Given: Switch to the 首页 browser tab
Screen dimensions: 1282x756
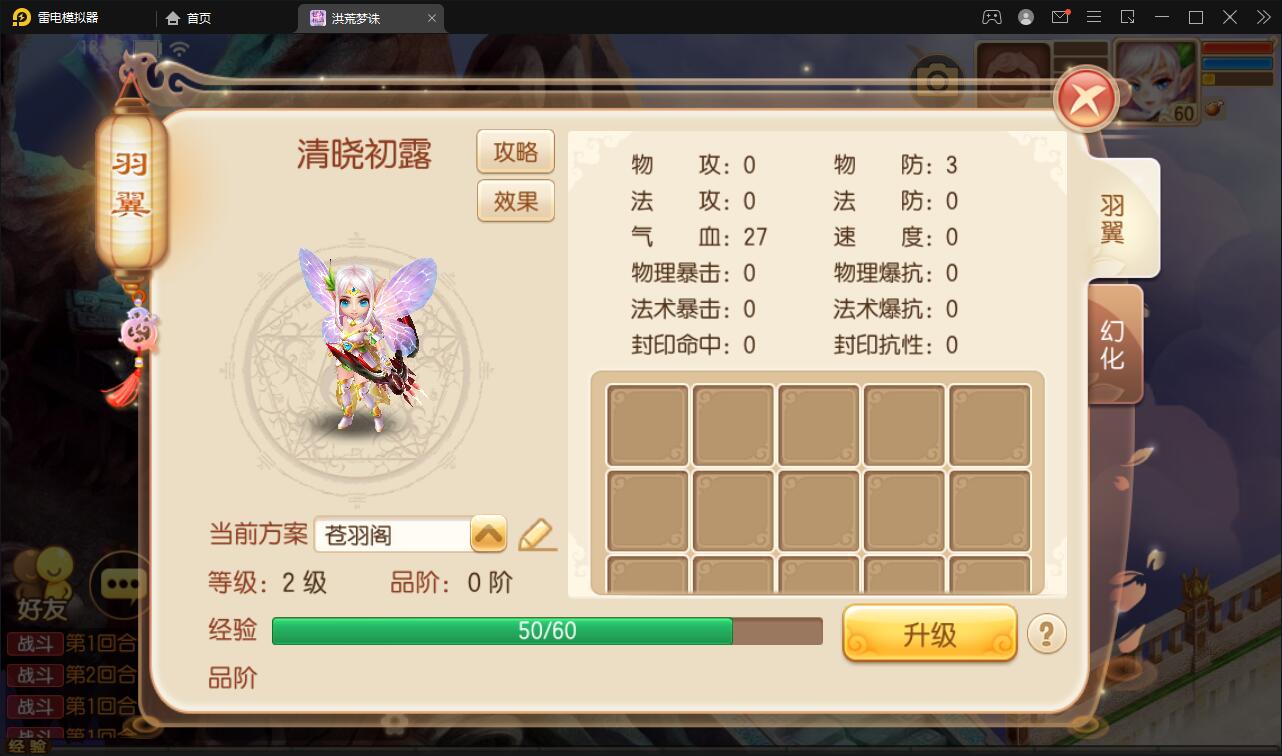Looking at the screenshot, I should pyautogui.click(x=188, y=17).
